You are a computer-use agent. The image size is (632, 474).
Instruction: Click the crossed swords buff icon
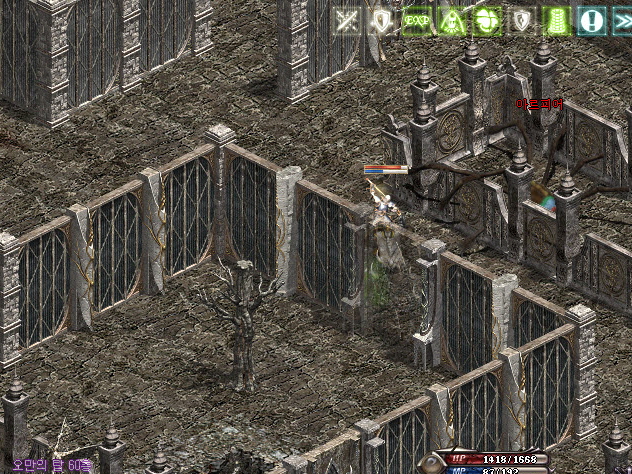tap(347, 20)
